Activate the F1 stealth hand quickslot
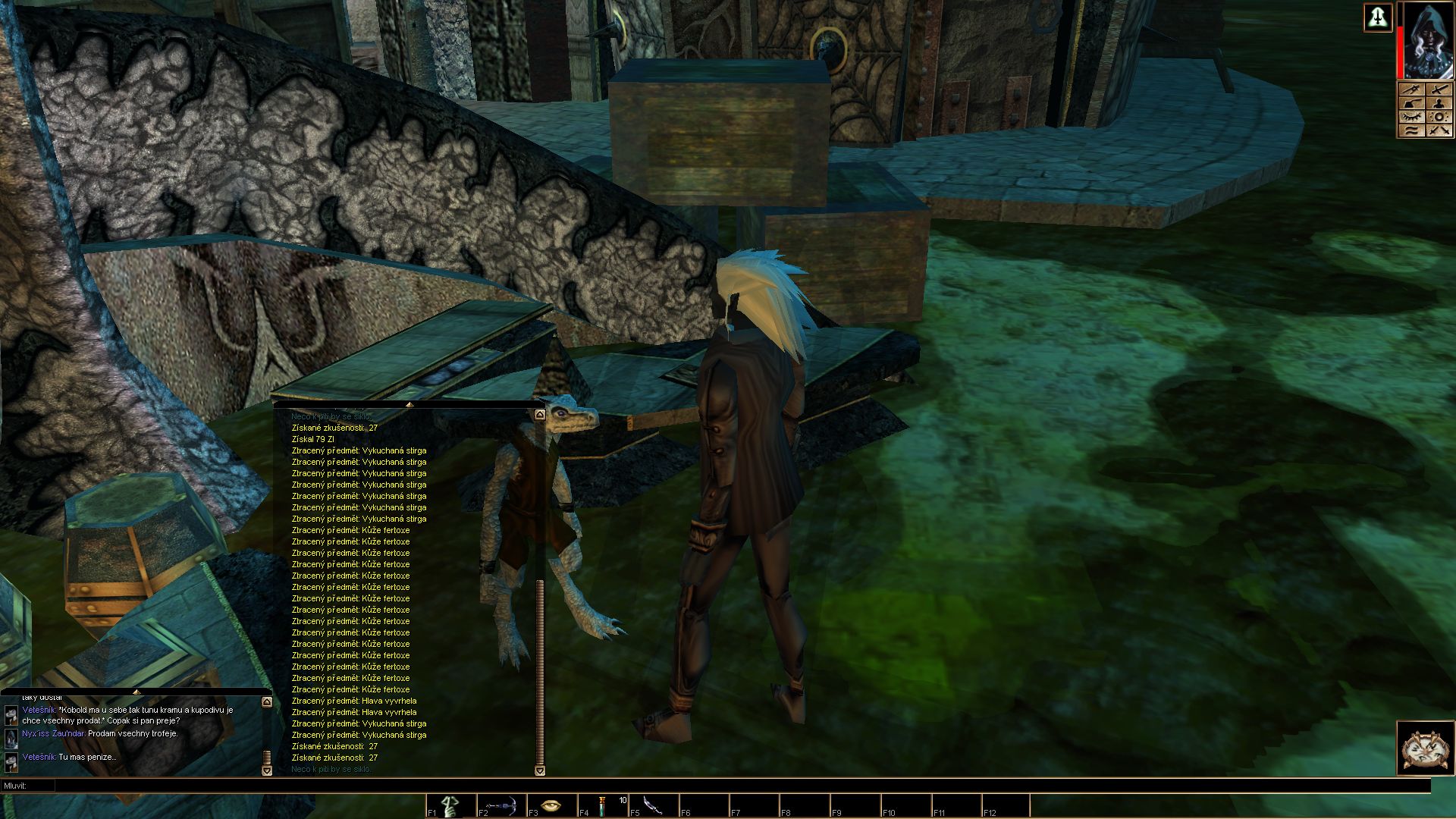Screen dimensions: 1456x819 [x=452, y=805]
